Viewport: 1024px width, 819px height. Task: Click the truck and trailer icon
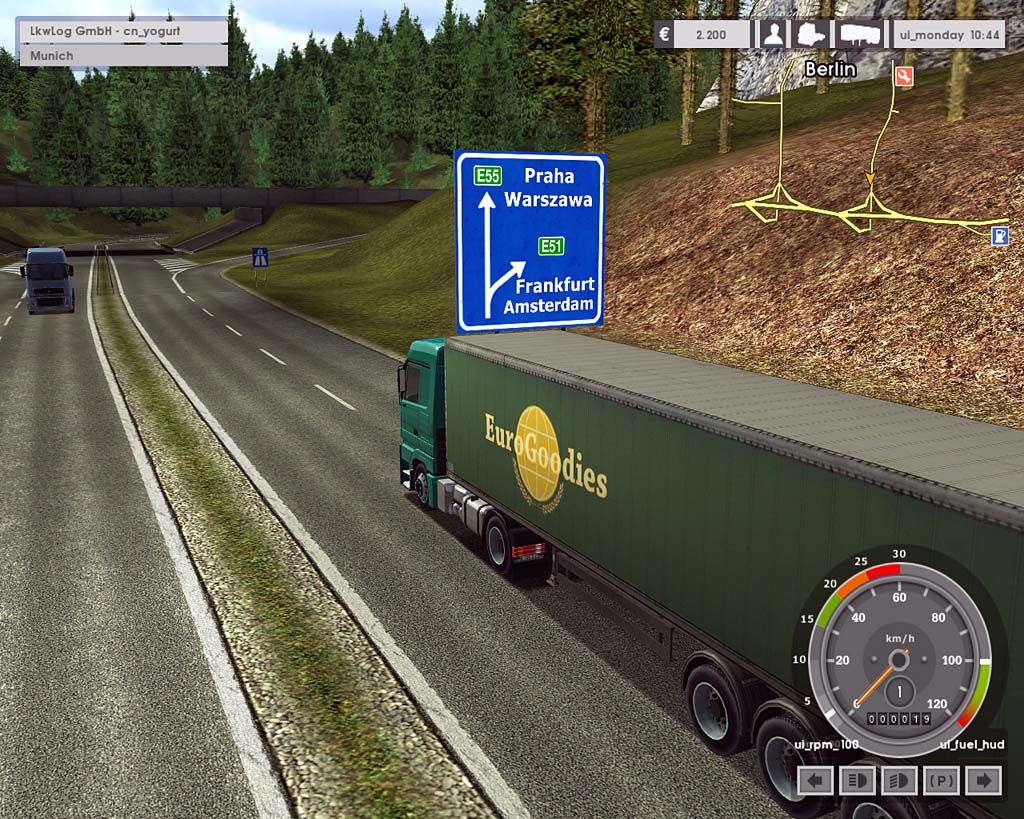861,35
